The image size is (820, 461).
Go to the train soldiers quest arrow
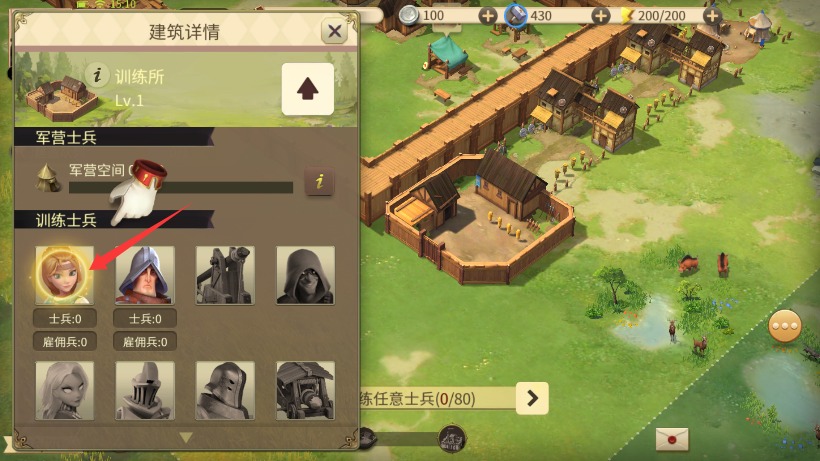coord(532,398)
